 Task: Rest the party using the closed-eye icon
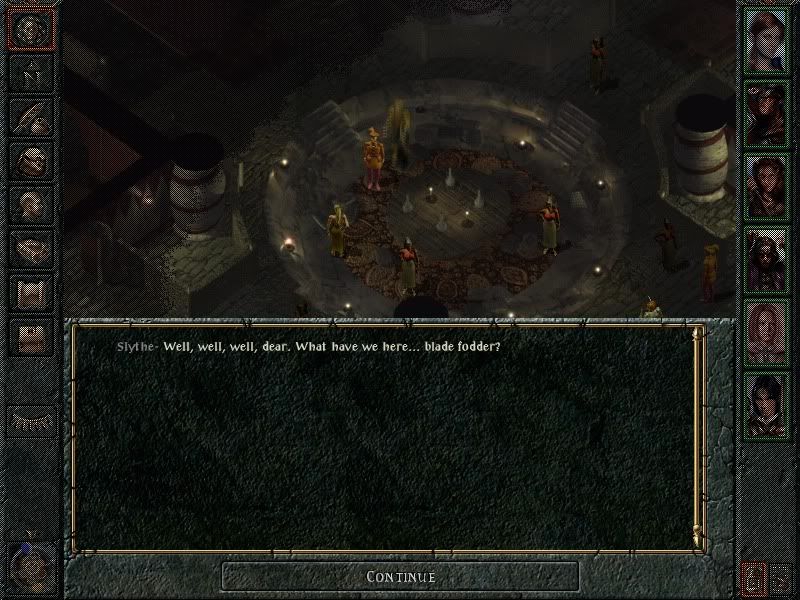pos(30,420)
